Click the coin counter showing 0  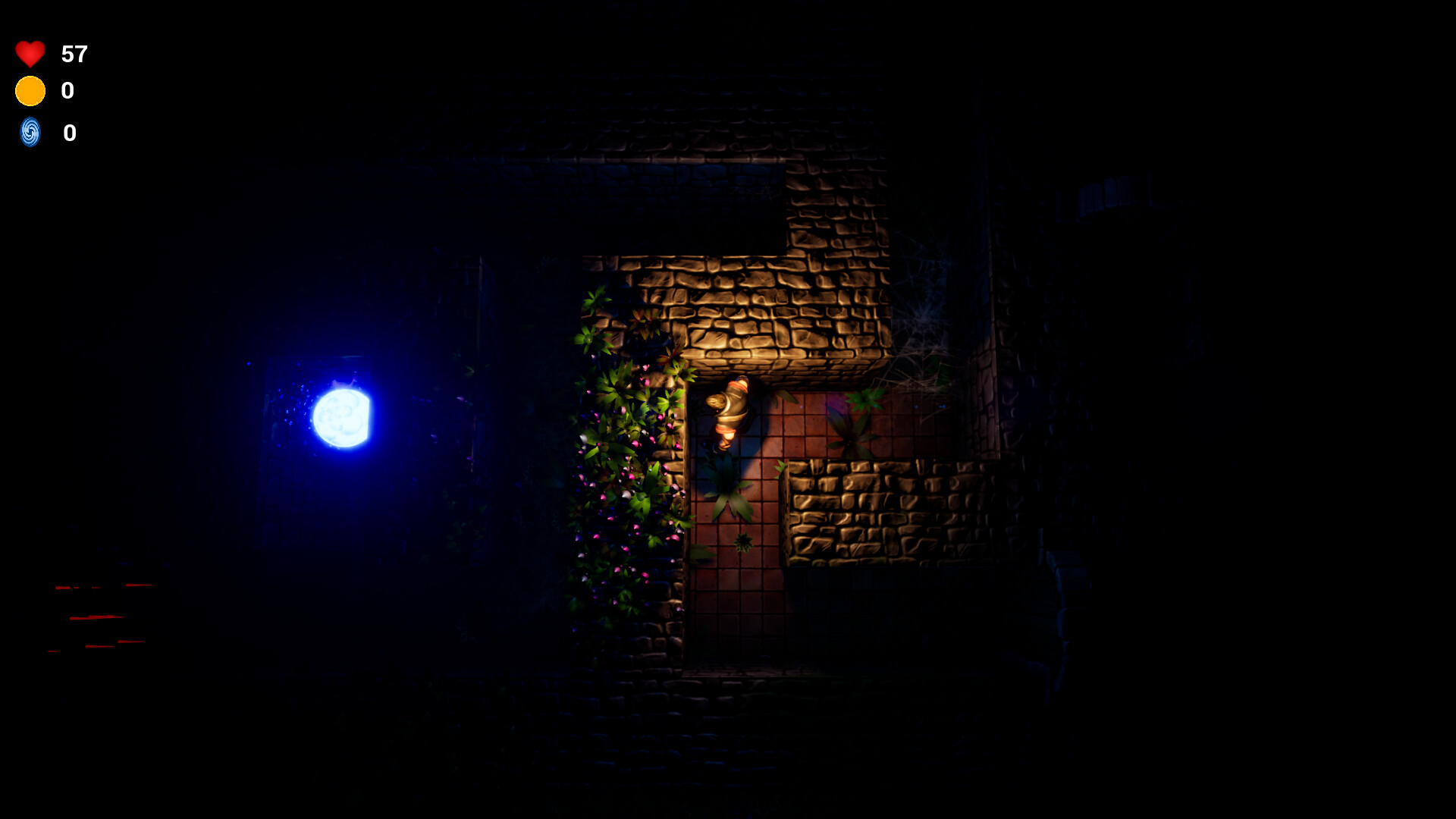pos(68,90)
